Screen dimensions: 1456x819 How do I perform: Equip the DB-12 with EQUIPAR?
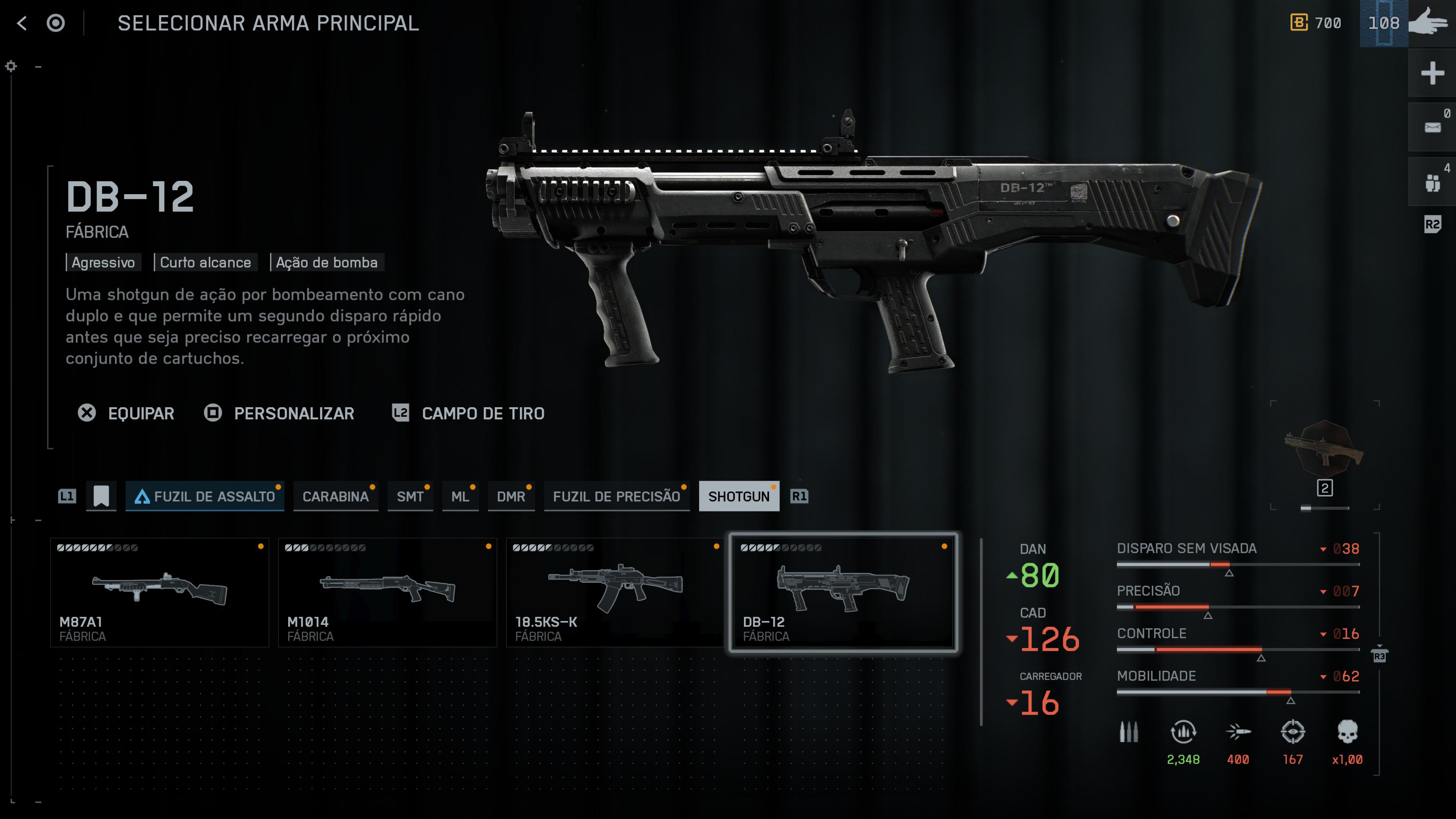(x=126, y=413)
